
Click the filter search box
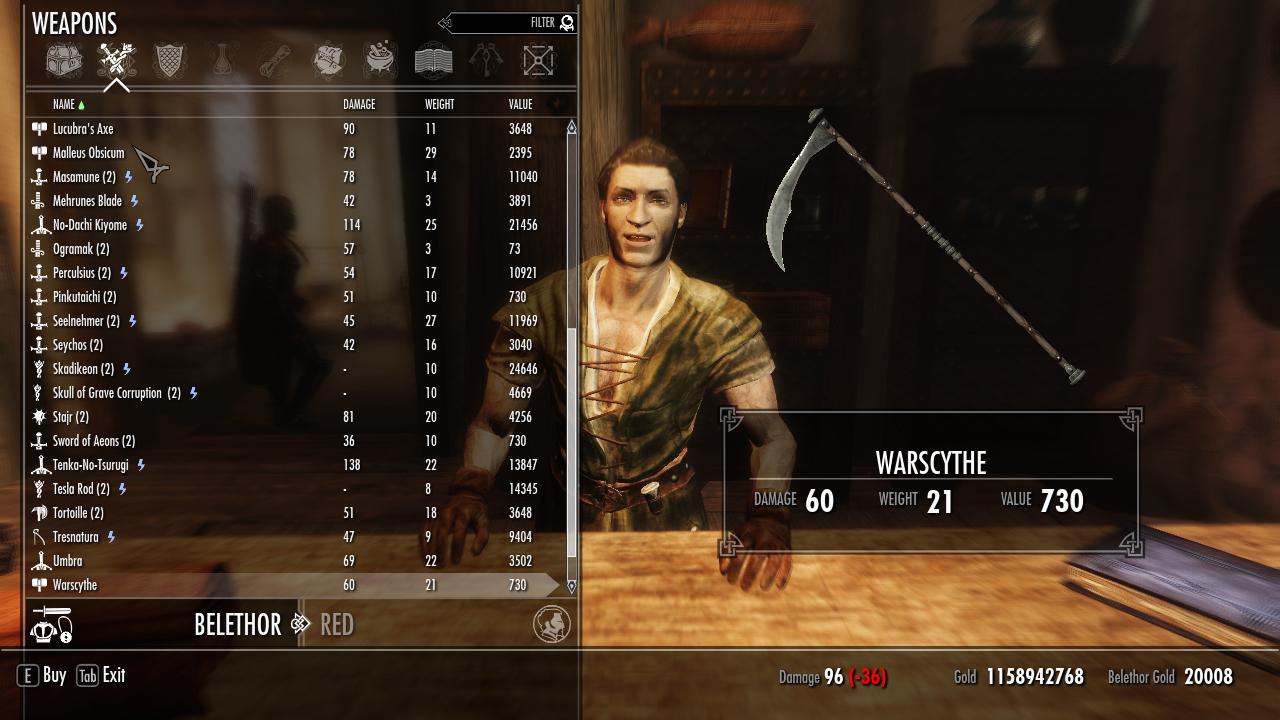(508, 23)
